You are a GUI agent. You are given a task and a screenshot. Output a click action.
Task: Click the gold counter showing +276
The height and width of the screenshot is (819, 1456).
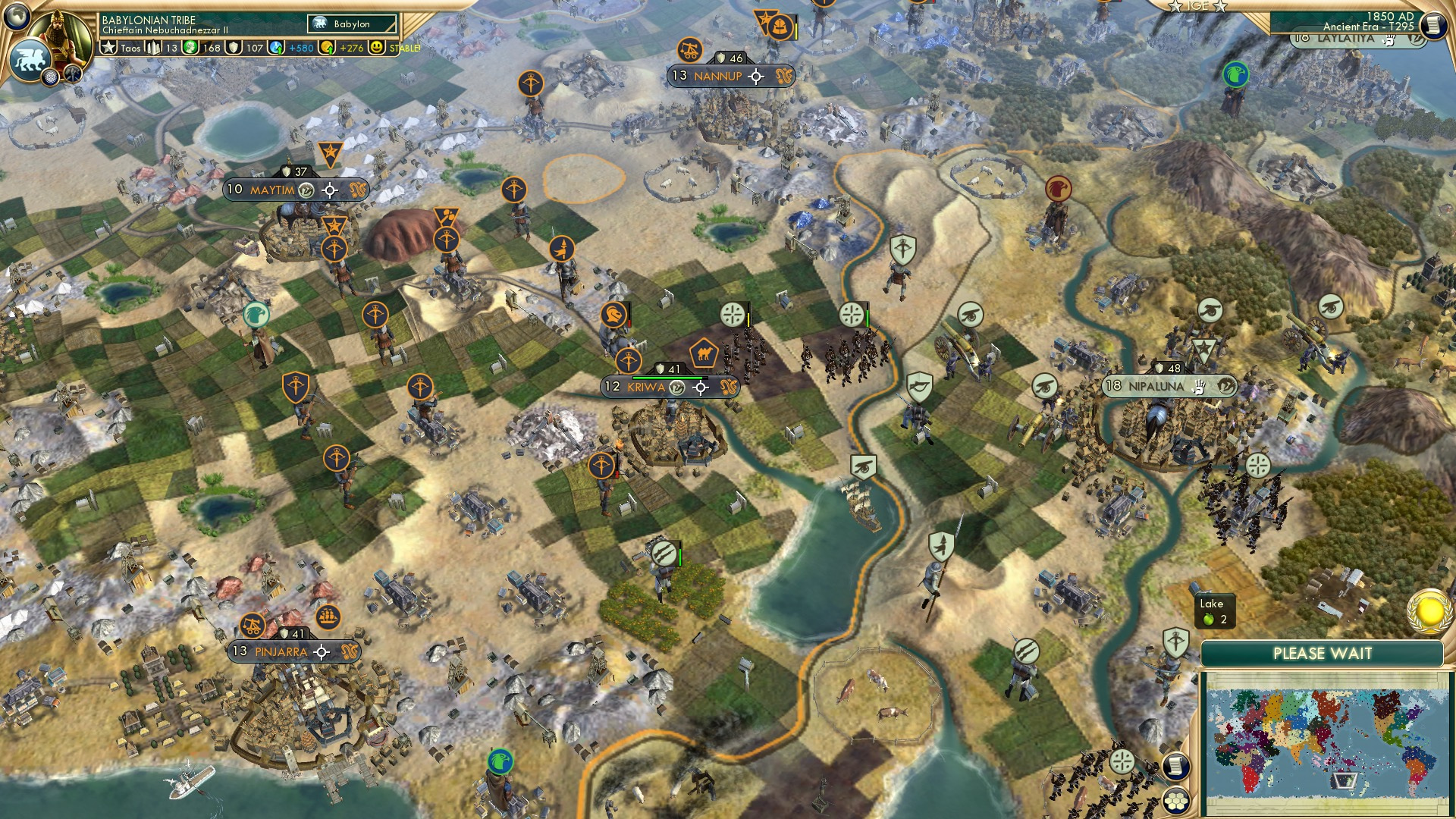click(351, 46)
